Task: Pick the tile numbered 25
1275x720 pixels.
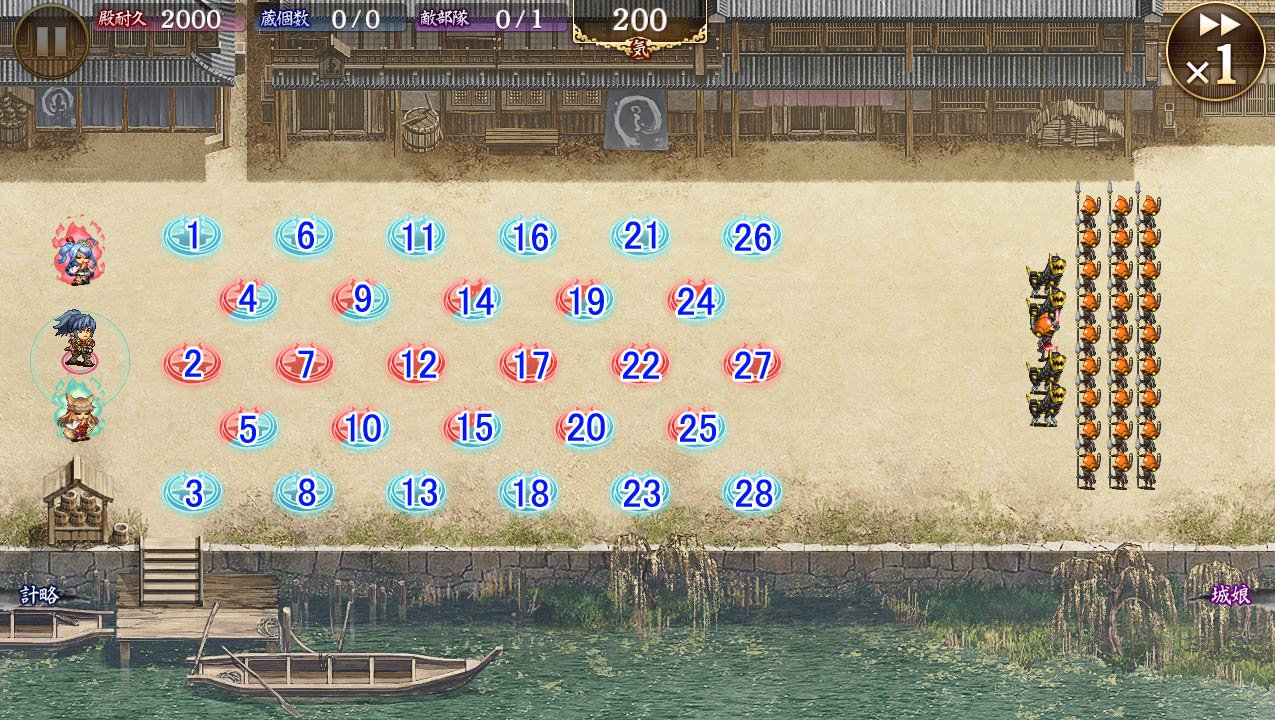Action: (697, 428)
